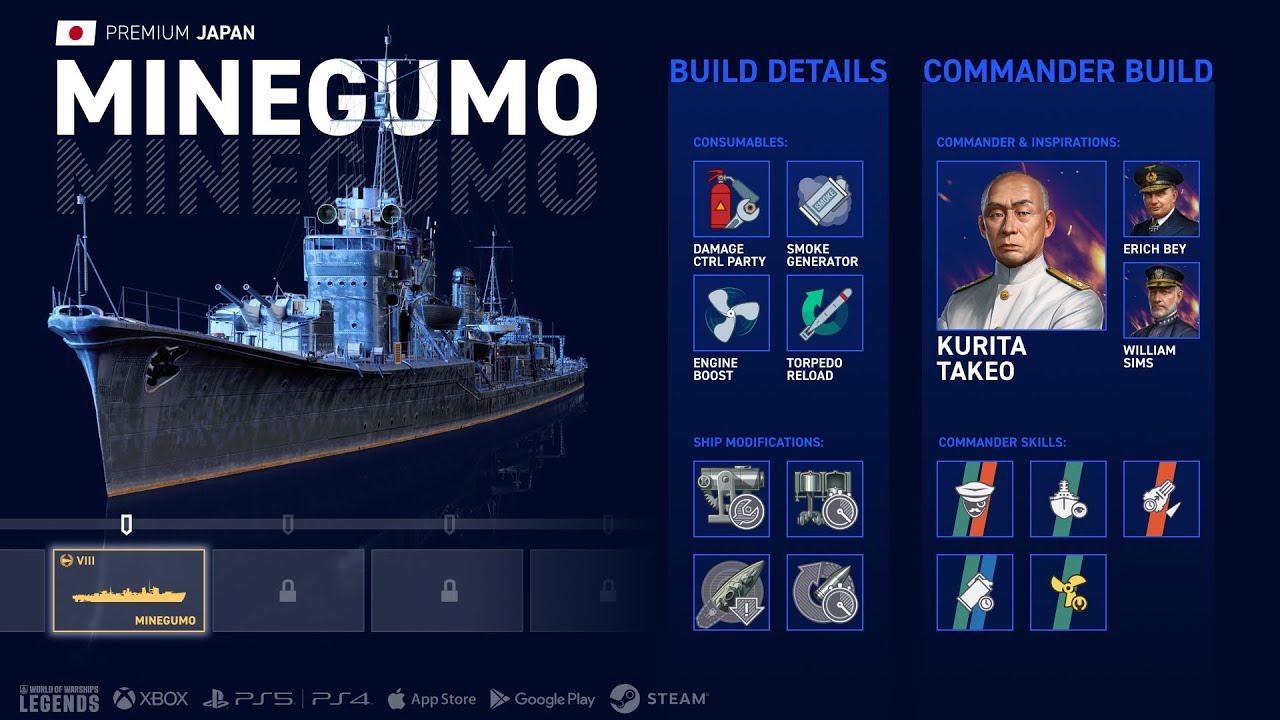Choose the Smoke Generator consumable icon
This screenshot has width=1280, height=720.
(824, 199)
